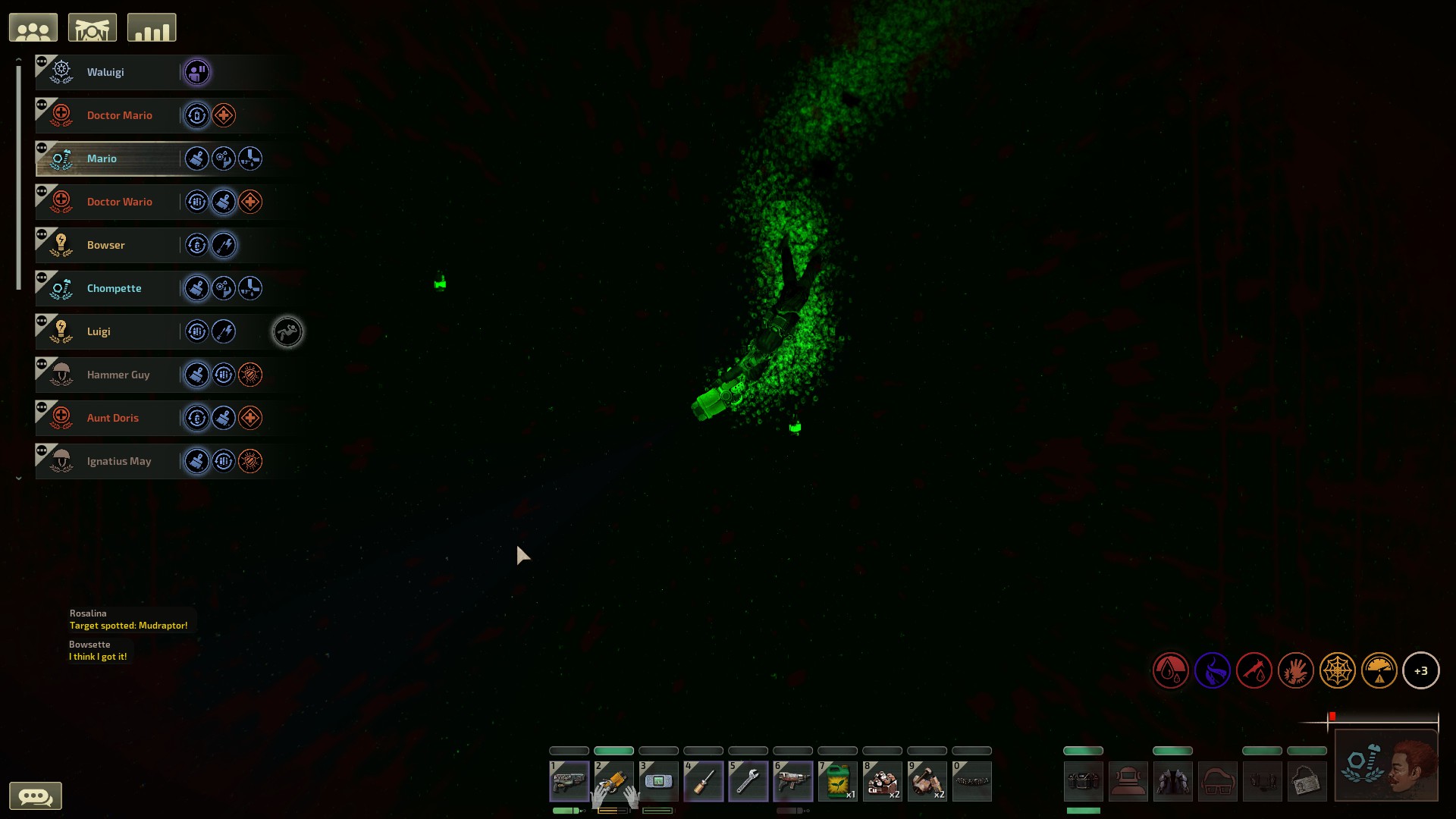Toggle Chompette's clean up order icon
1456x819 pixels.
[x=197, y=288]
